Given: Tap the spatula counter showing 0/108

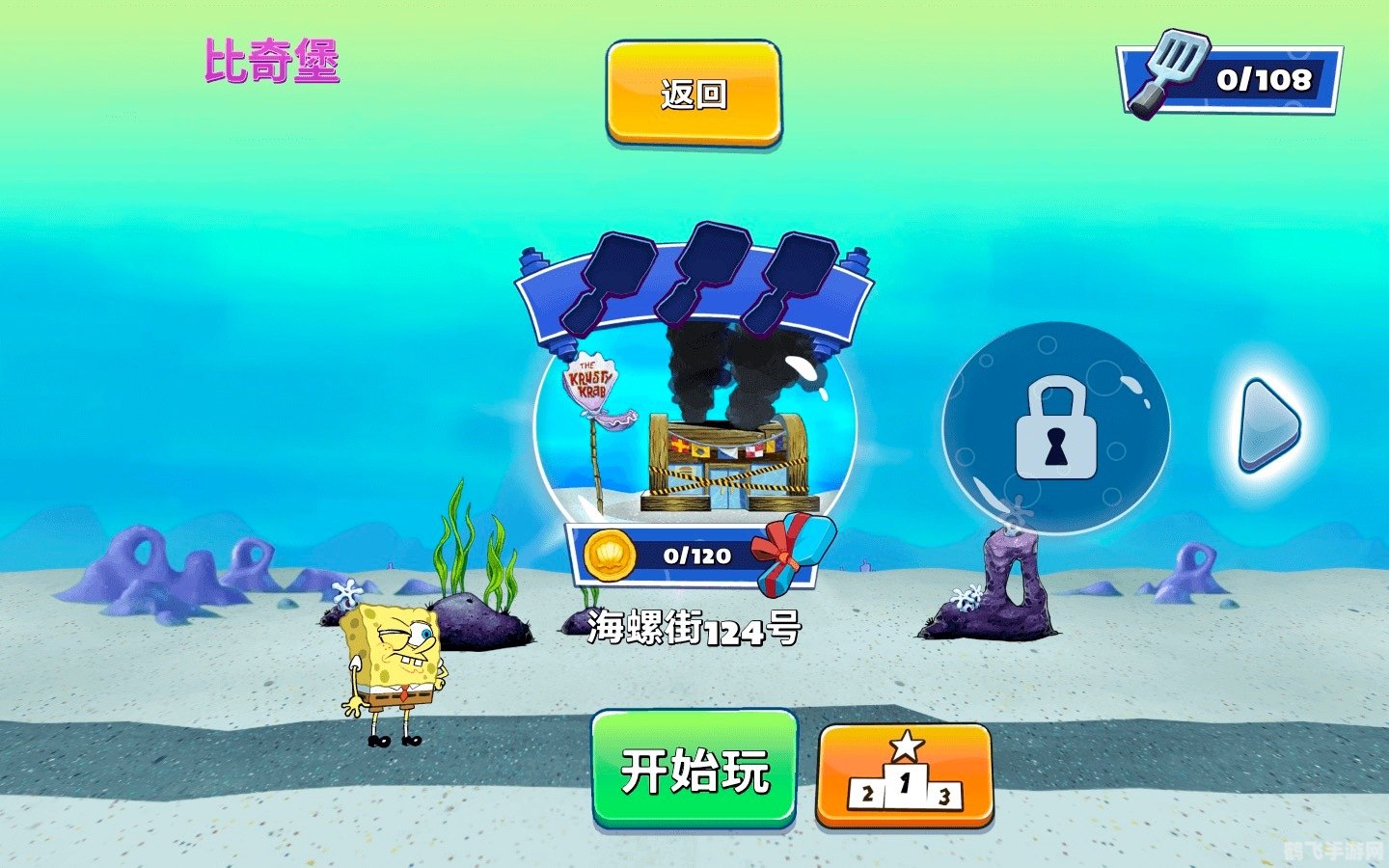Looking at the screenshot, I should pos(1226,79).
